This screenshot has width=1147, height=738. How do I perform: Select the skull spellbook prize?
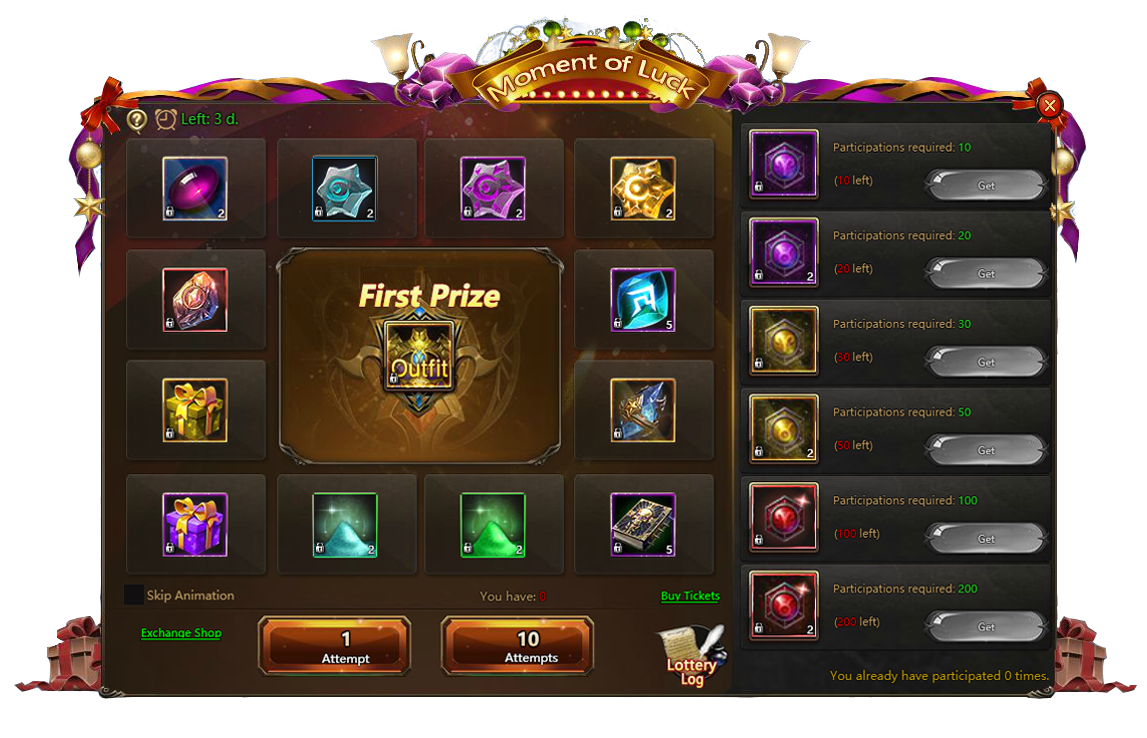643,524
